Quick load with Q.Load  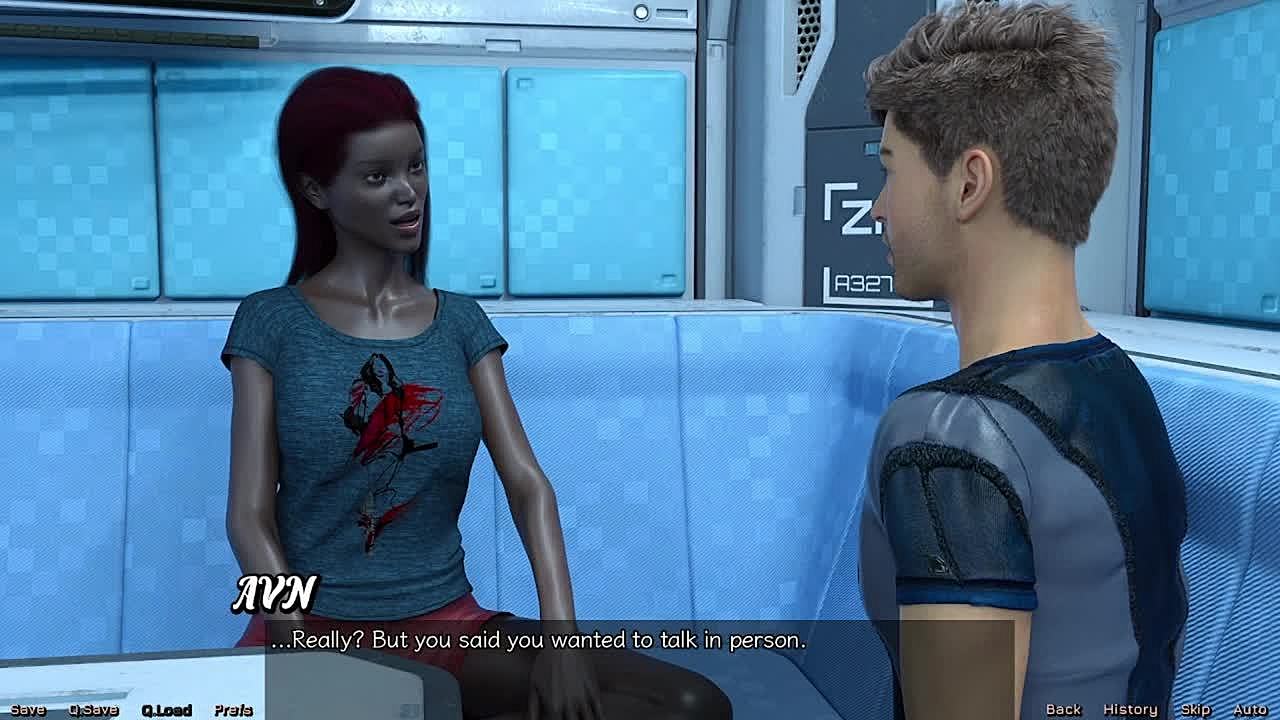tap(166, 710)
